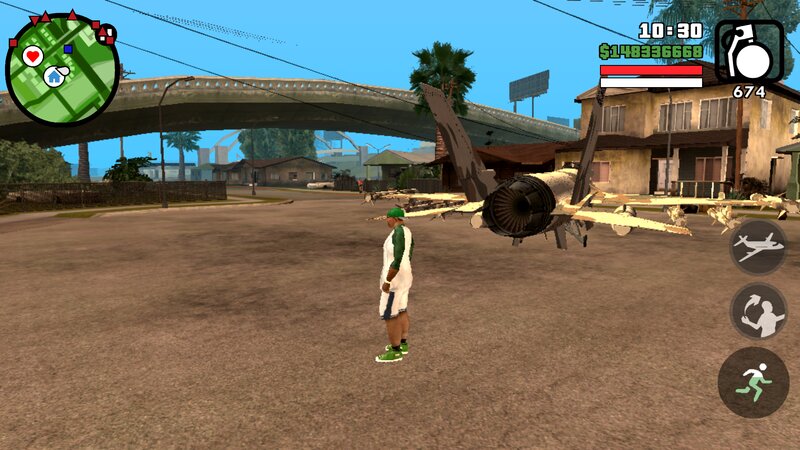This screenshot has width=800, height=450.
Task: Tap the circular radar minimap
Action: (x=62, y=69)
